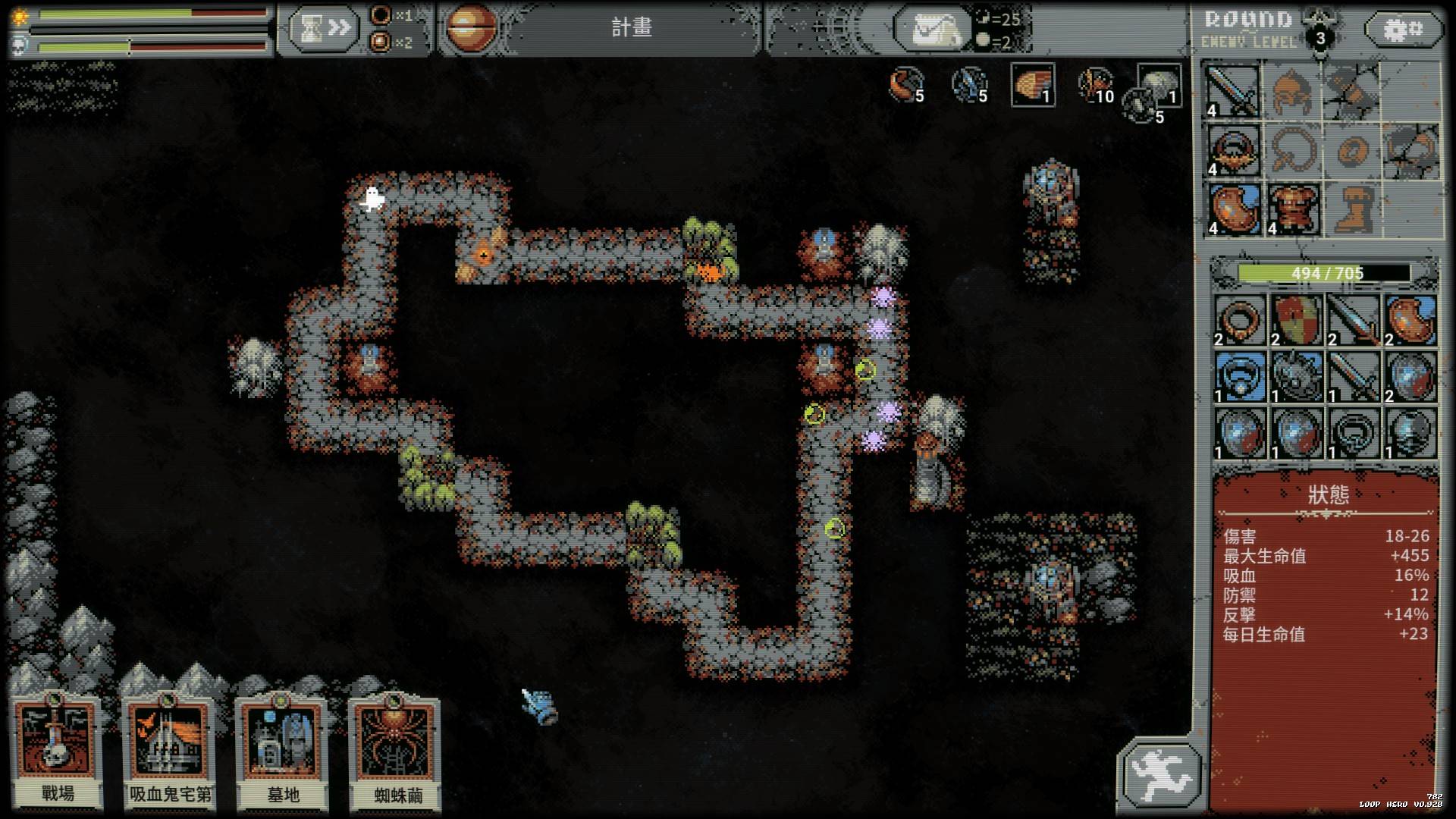This screenshot has width=1456, height=819.
Task: Toggle the hourglass game speed button
Action: 322,29
